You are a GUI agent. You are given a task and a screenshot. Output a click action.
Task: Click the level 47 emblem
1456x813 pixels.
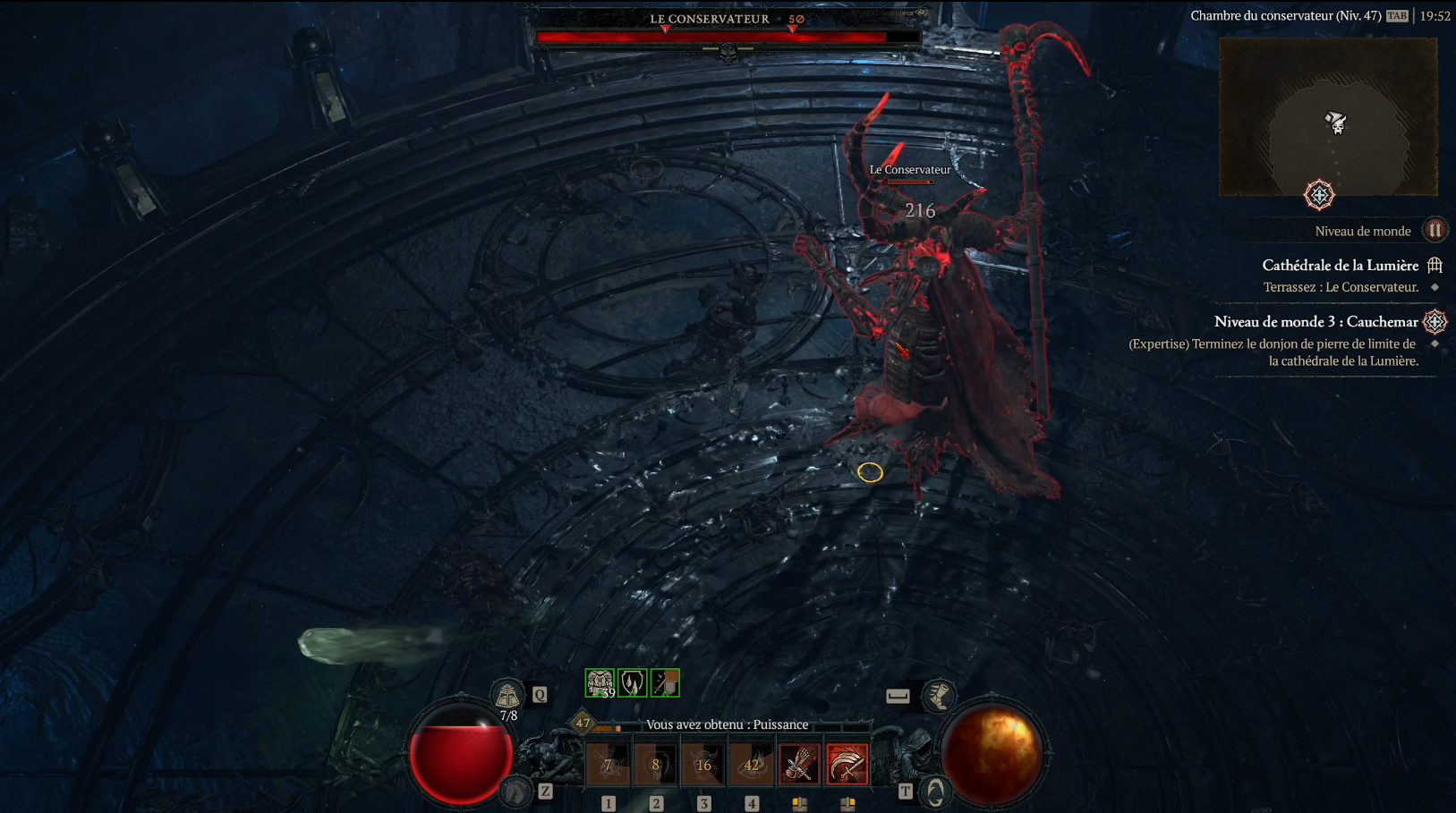(583, 722)
